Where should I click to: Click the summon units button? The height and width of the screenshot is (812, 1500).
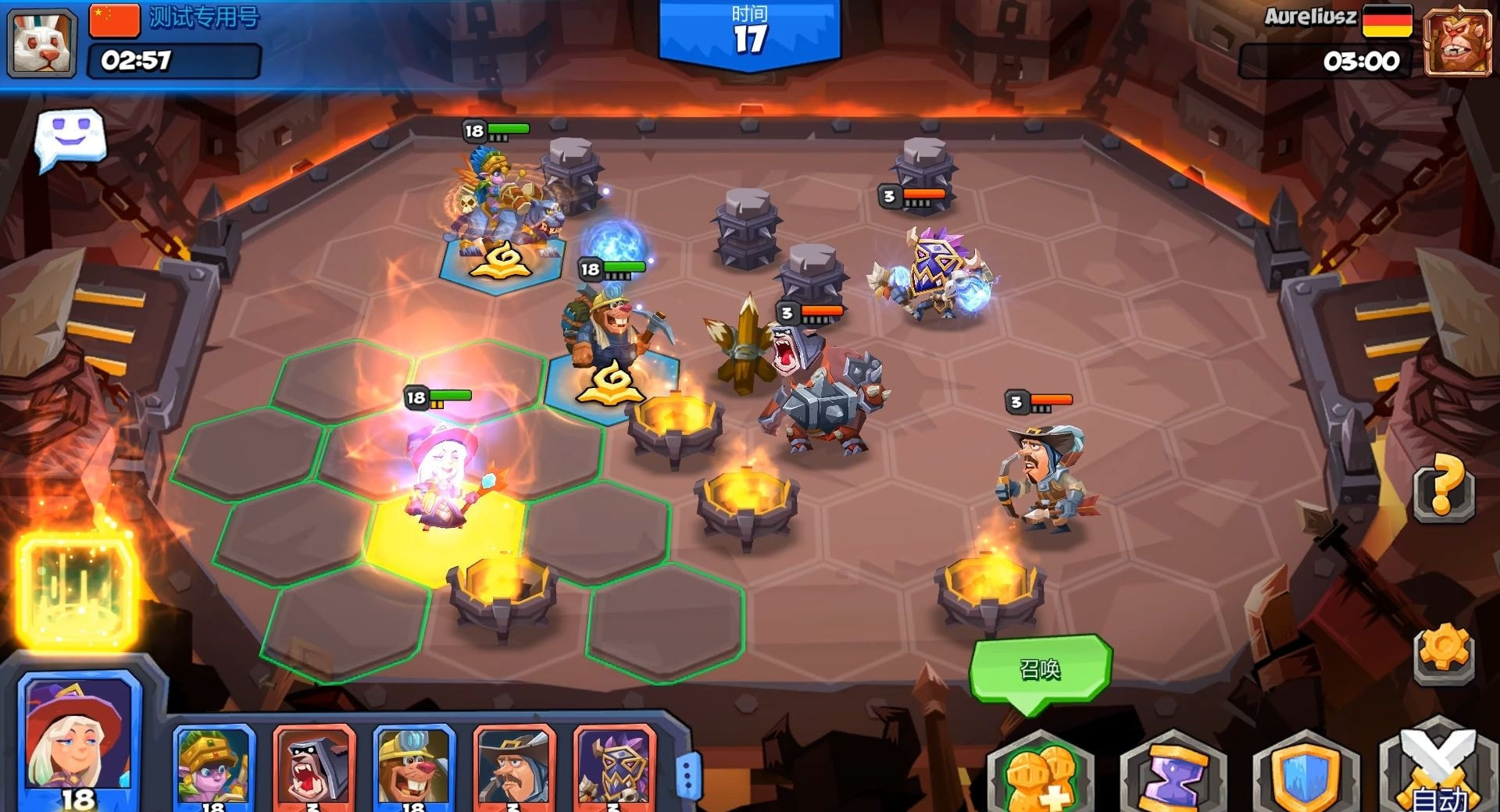point(1041,773)
